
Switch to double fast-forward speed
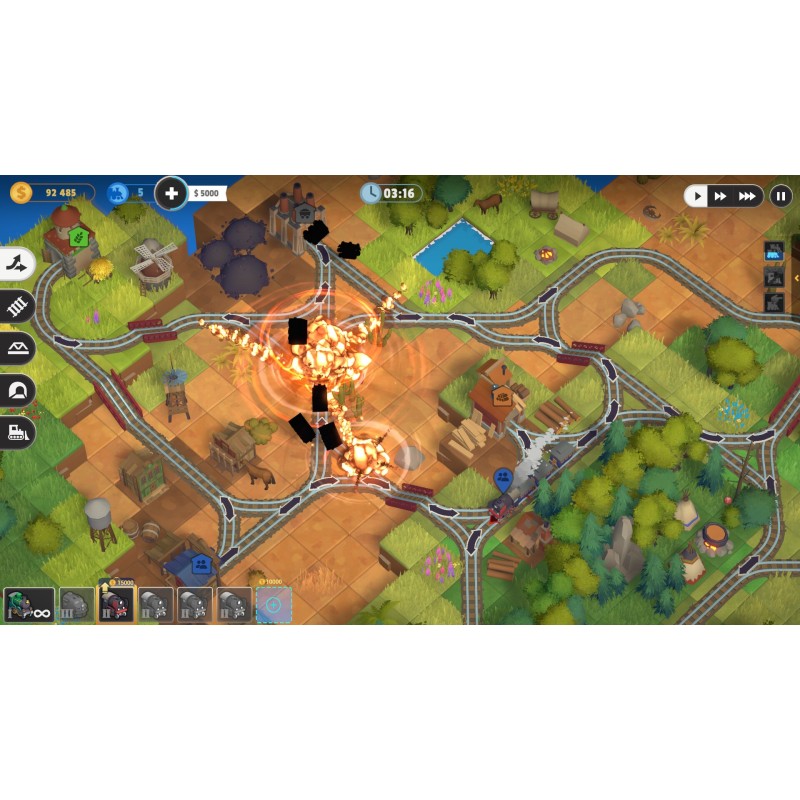(721, 196)
